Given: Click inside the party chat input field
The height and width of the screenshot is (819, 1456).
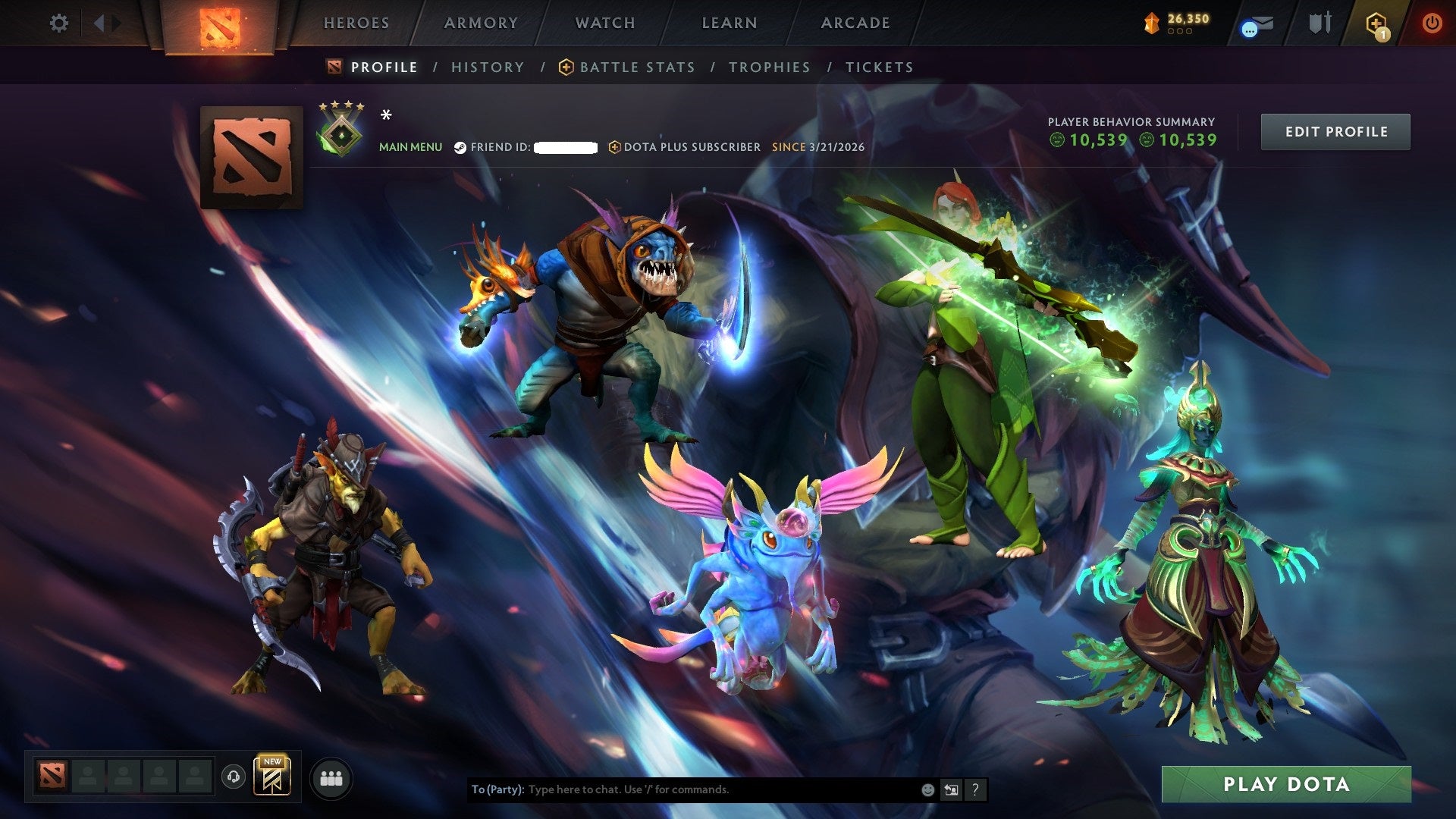Looking at the screenshot, I should click(x=682, y=789).
